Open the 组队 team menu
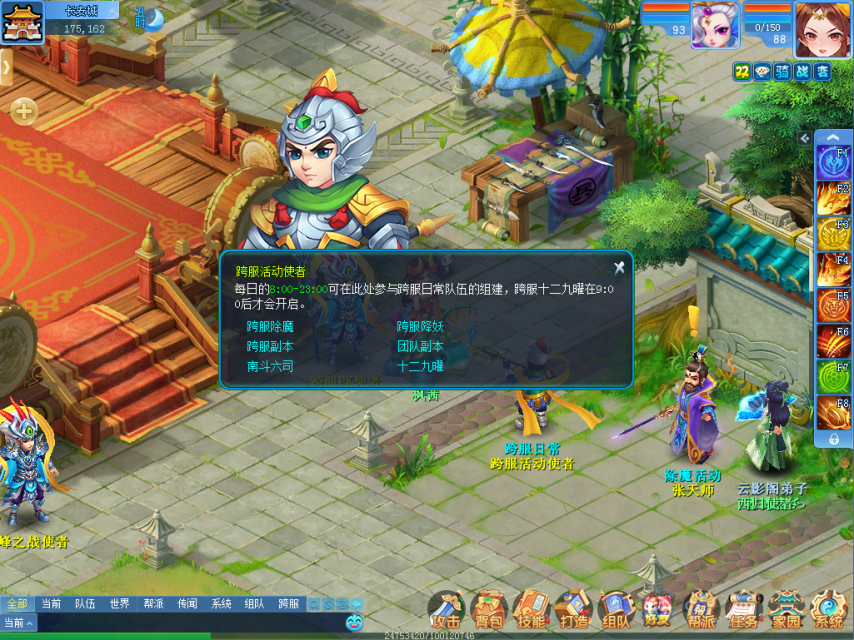Screen dimensions: 854x640 point(615,609)
